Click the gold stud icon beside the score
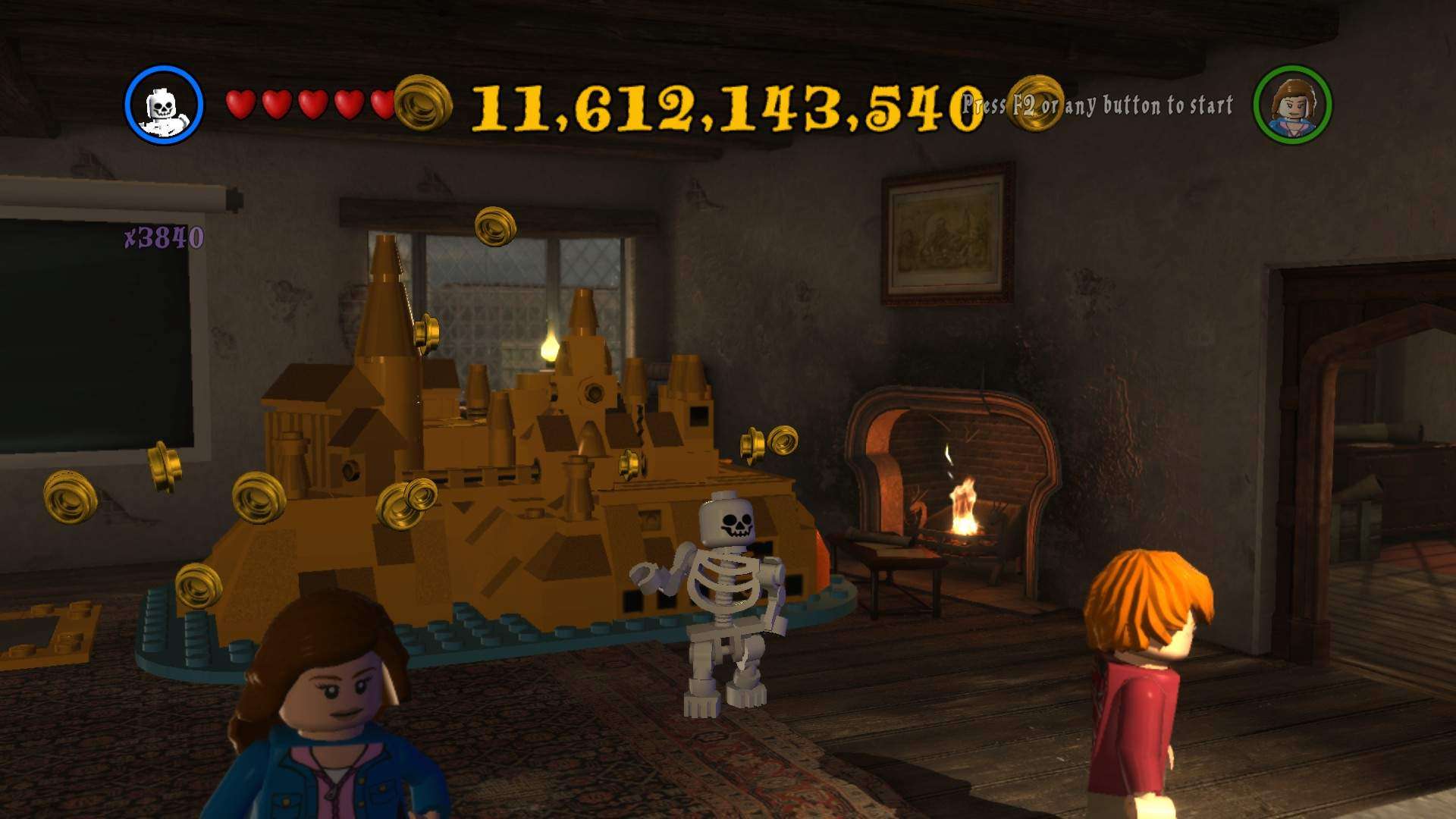 coord(422,102)
